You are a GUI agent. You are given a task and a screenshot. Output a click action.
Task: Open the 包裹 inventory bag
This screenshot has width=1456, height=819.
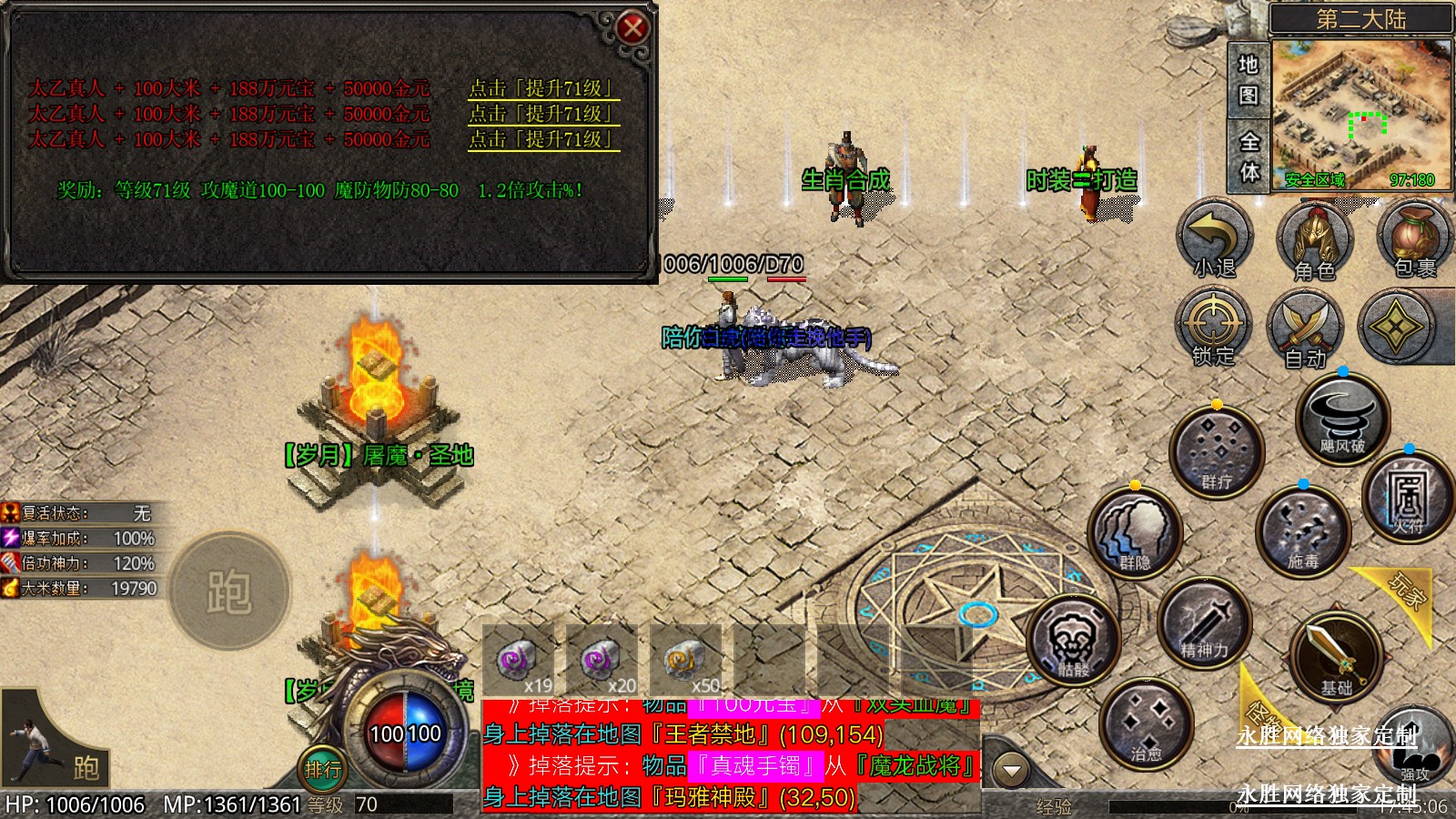[1413, 239]
